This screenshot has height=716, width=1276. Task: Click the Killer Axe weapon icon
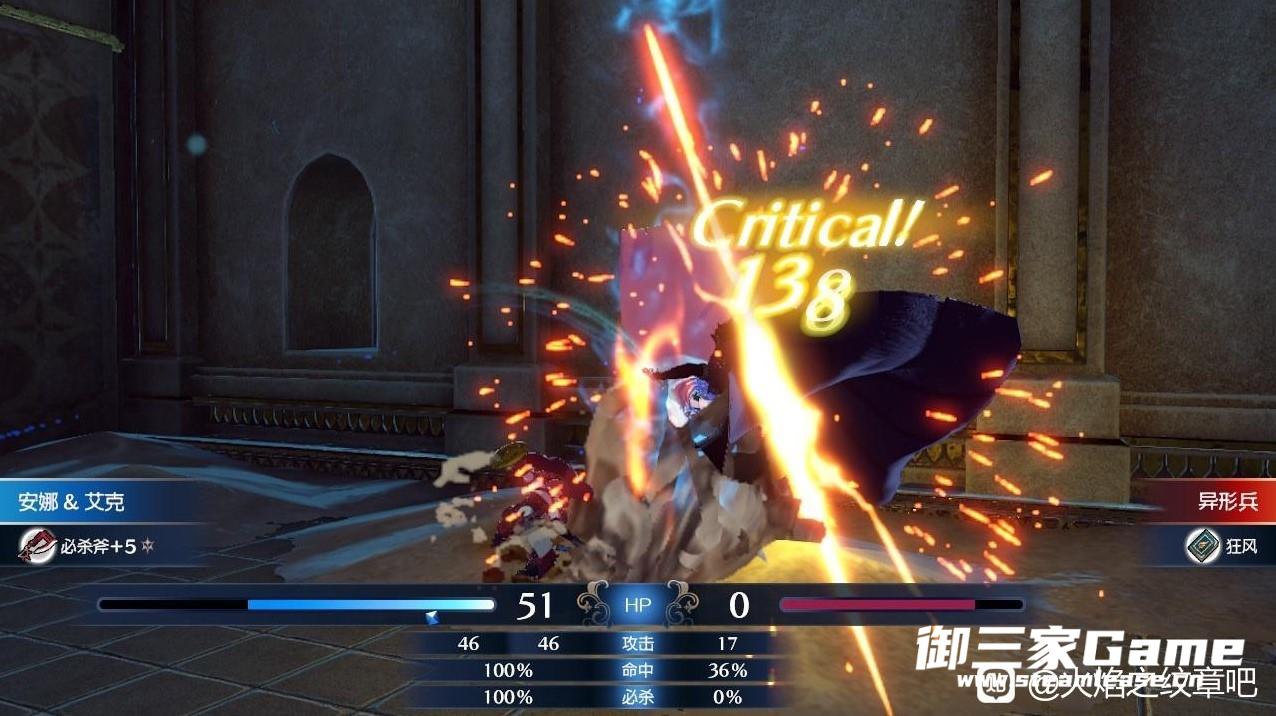pos(38,545)
